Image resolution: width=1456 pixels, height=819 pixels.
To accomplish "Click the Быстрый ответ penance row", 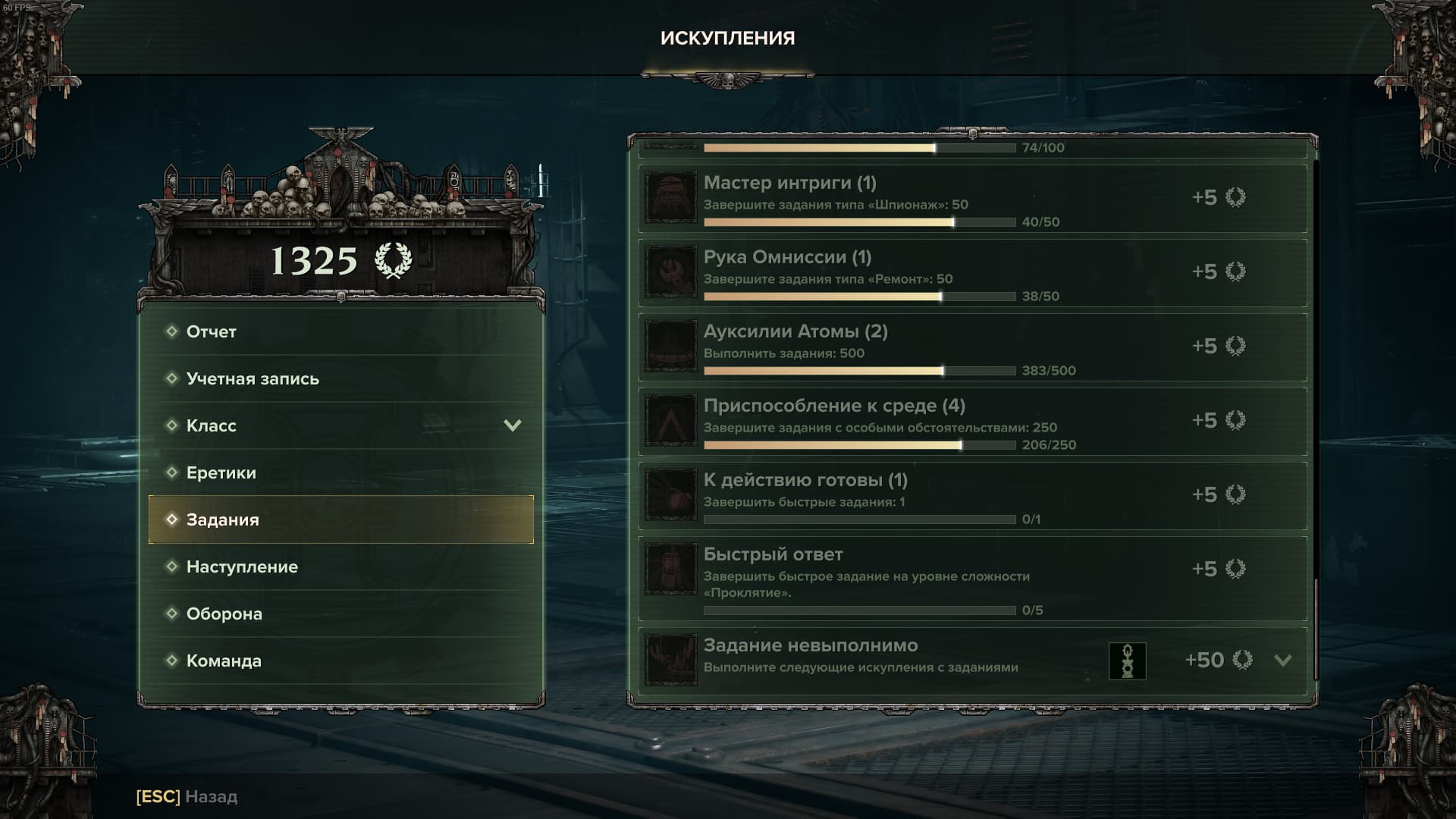I will [x=972, y=579].
